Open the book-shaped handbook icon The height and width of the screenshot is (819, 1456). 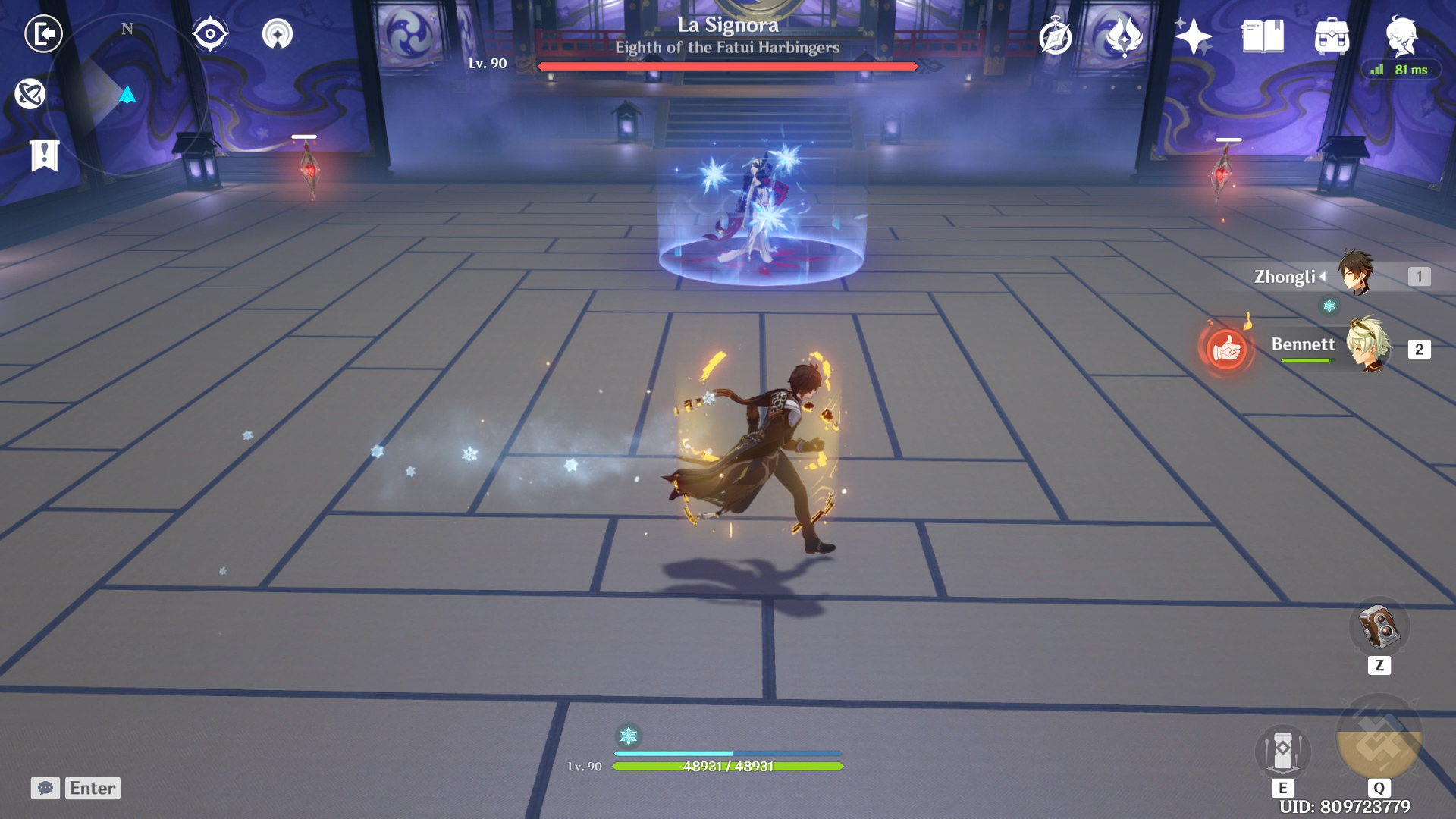(1263, 36)
